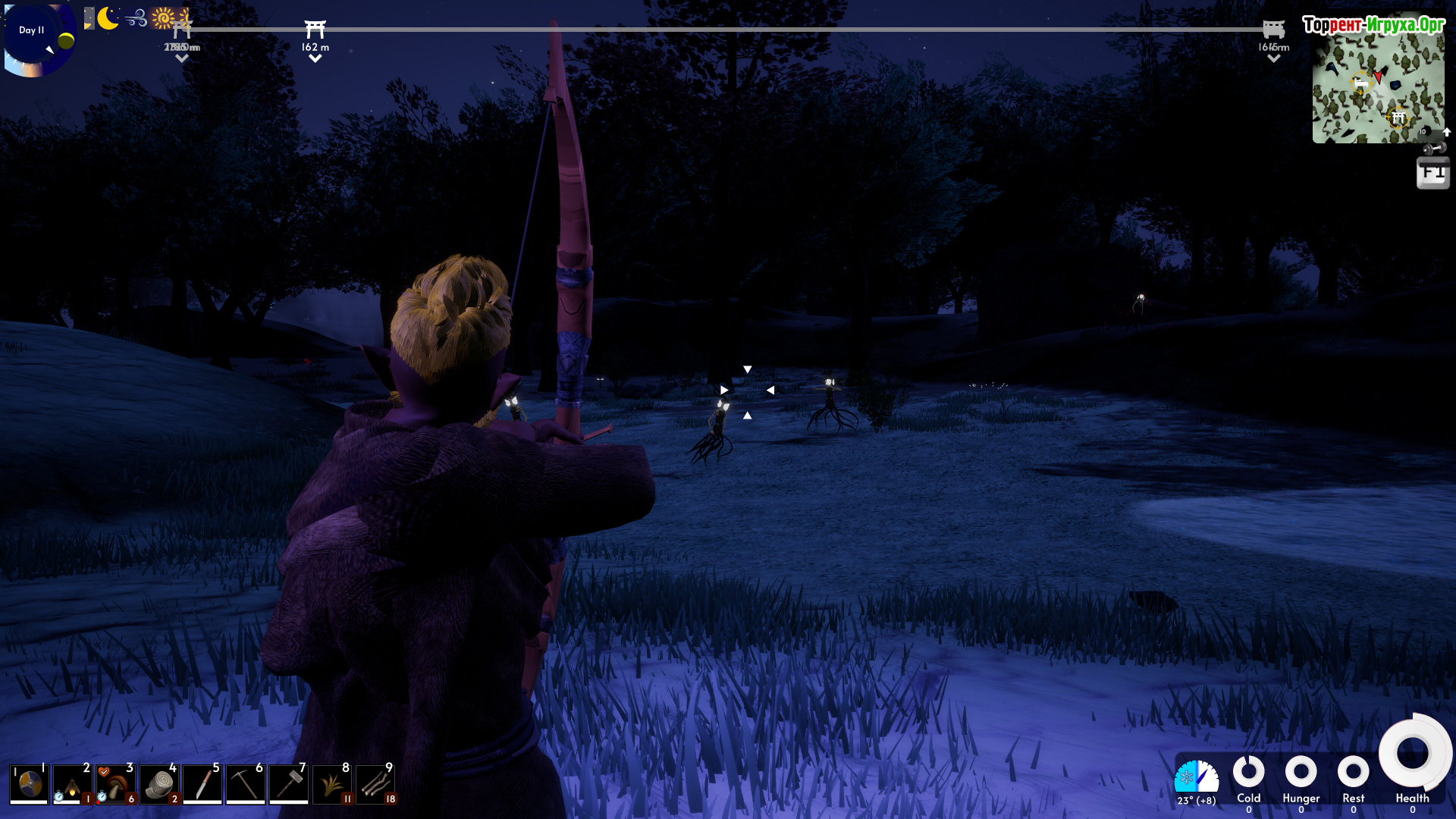The height and width of the screenshot is (819, 1456).
Task: Select the bandage roll slot
Action: click(x=159, y=783)
